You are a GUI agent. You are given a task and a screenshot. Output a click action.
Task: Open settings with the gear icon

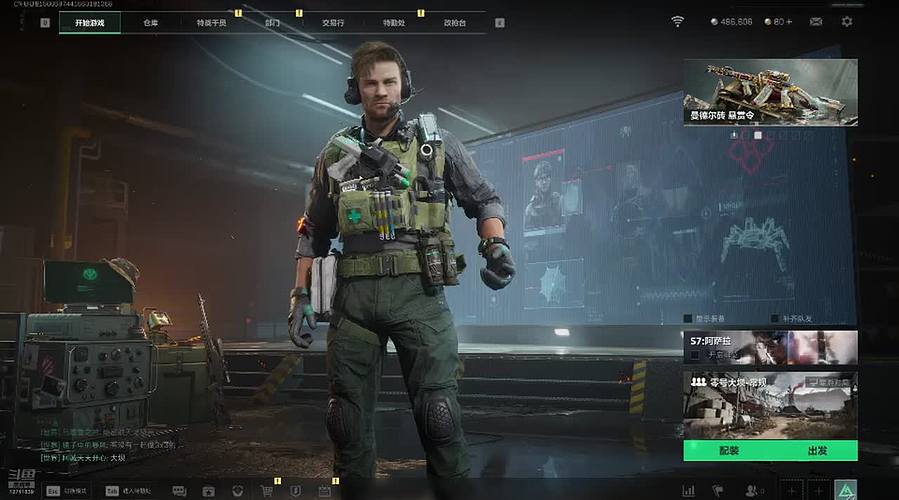click(847, 21)
